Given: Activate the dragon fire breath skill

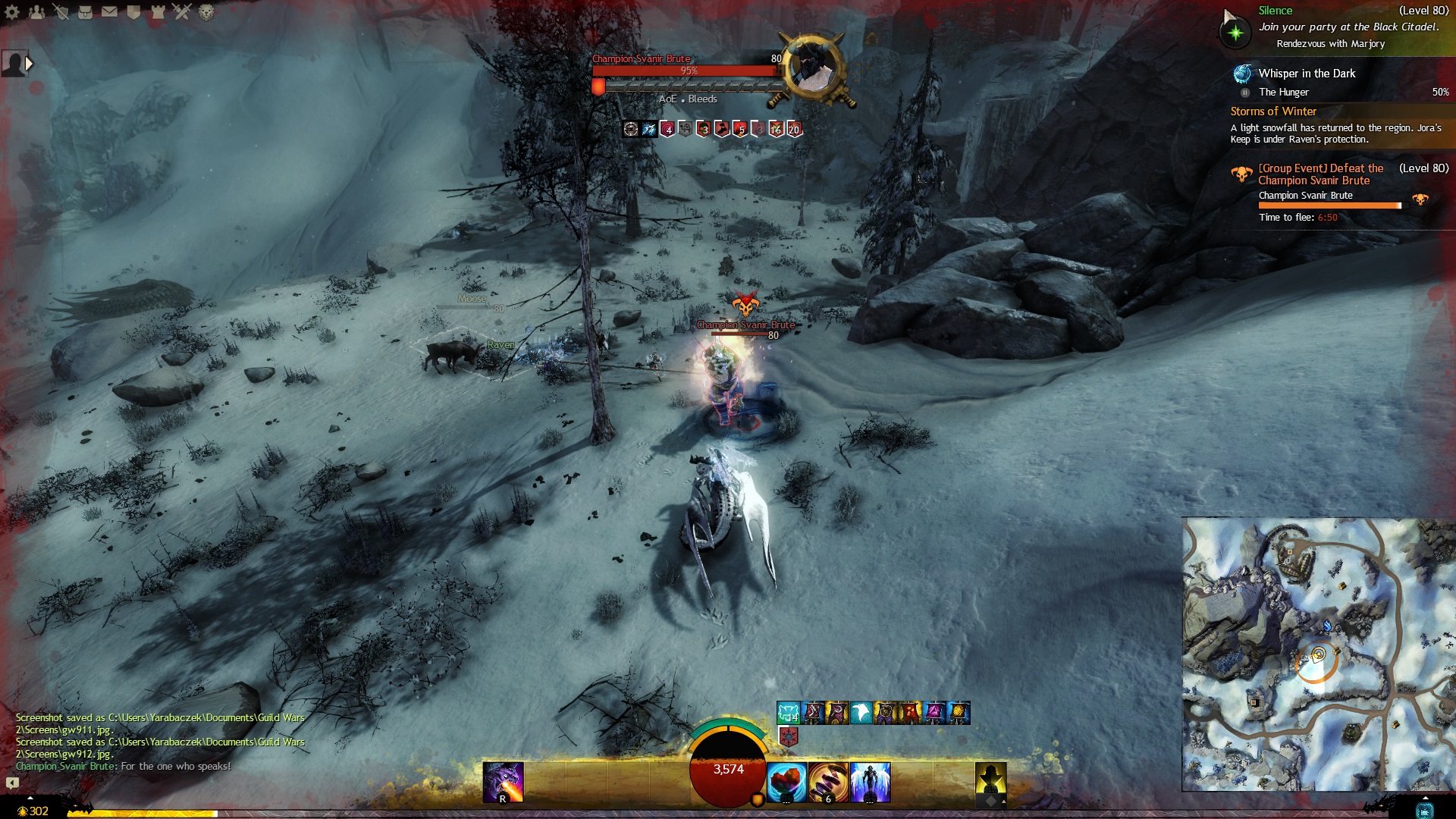Looking at the screenshot, I should tap(503, 783).
